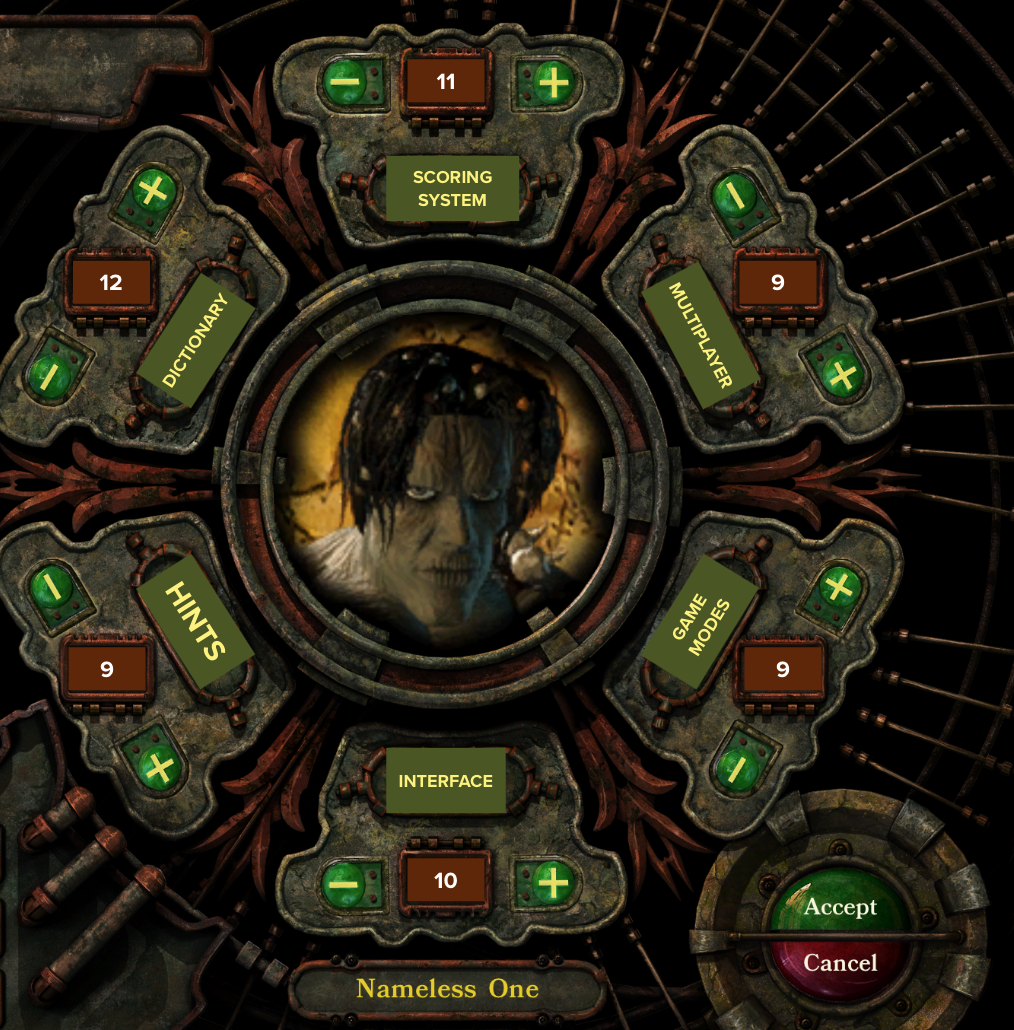Choose the Multiplayer label
The width and height of the screenshot is (1014, 1030).
[701, 335]
